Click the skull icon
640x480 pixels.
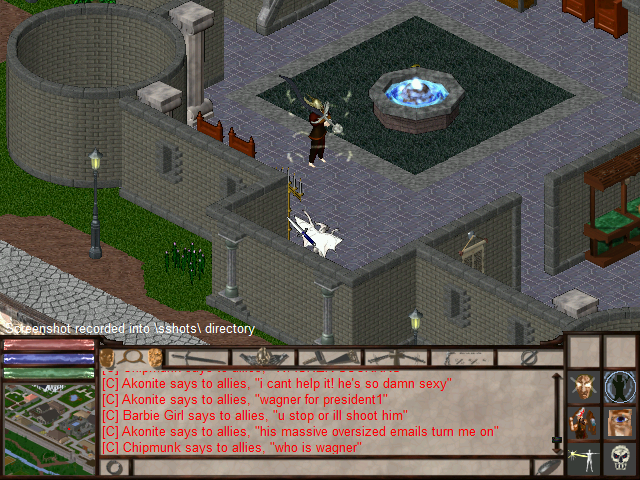pos(620,458)
